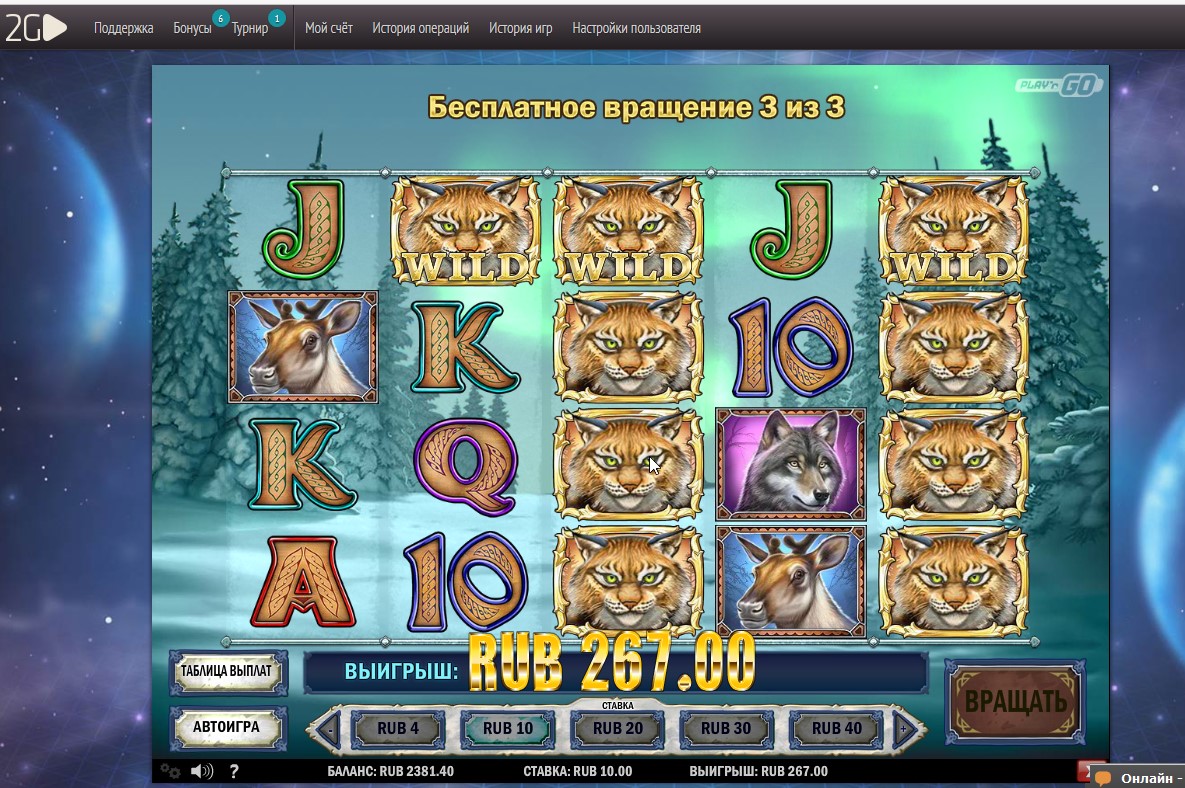
Task: Start Автоигра autoplay
Action: pos(227,727)
